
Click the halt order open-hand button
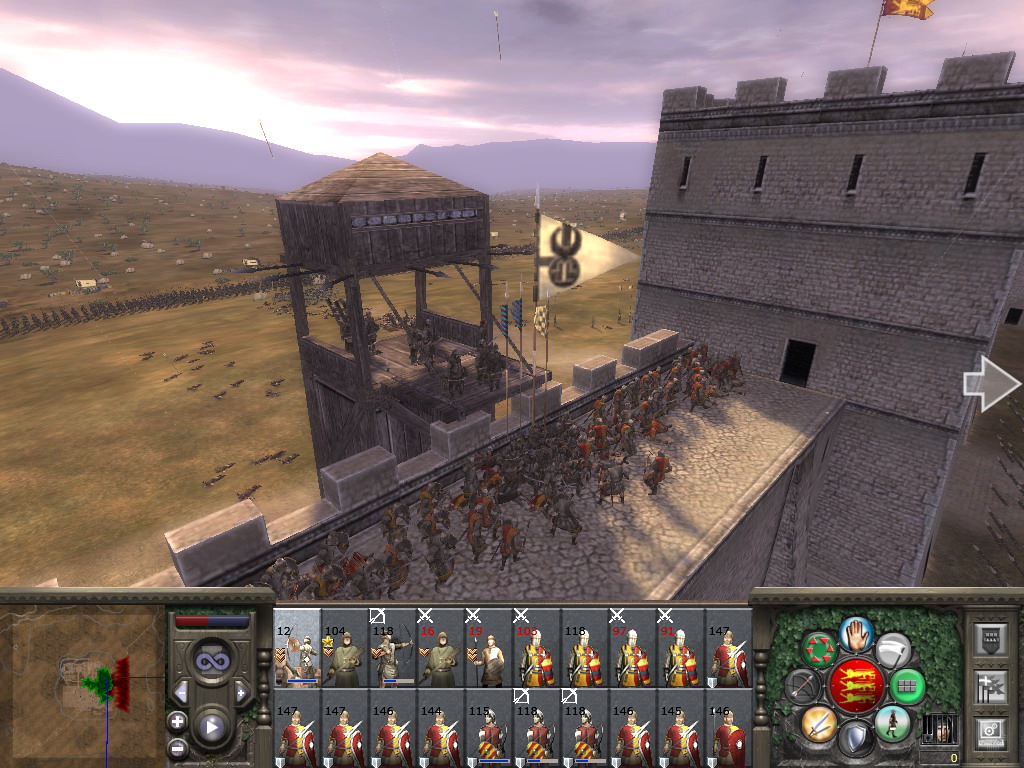[x=857, y=632]
